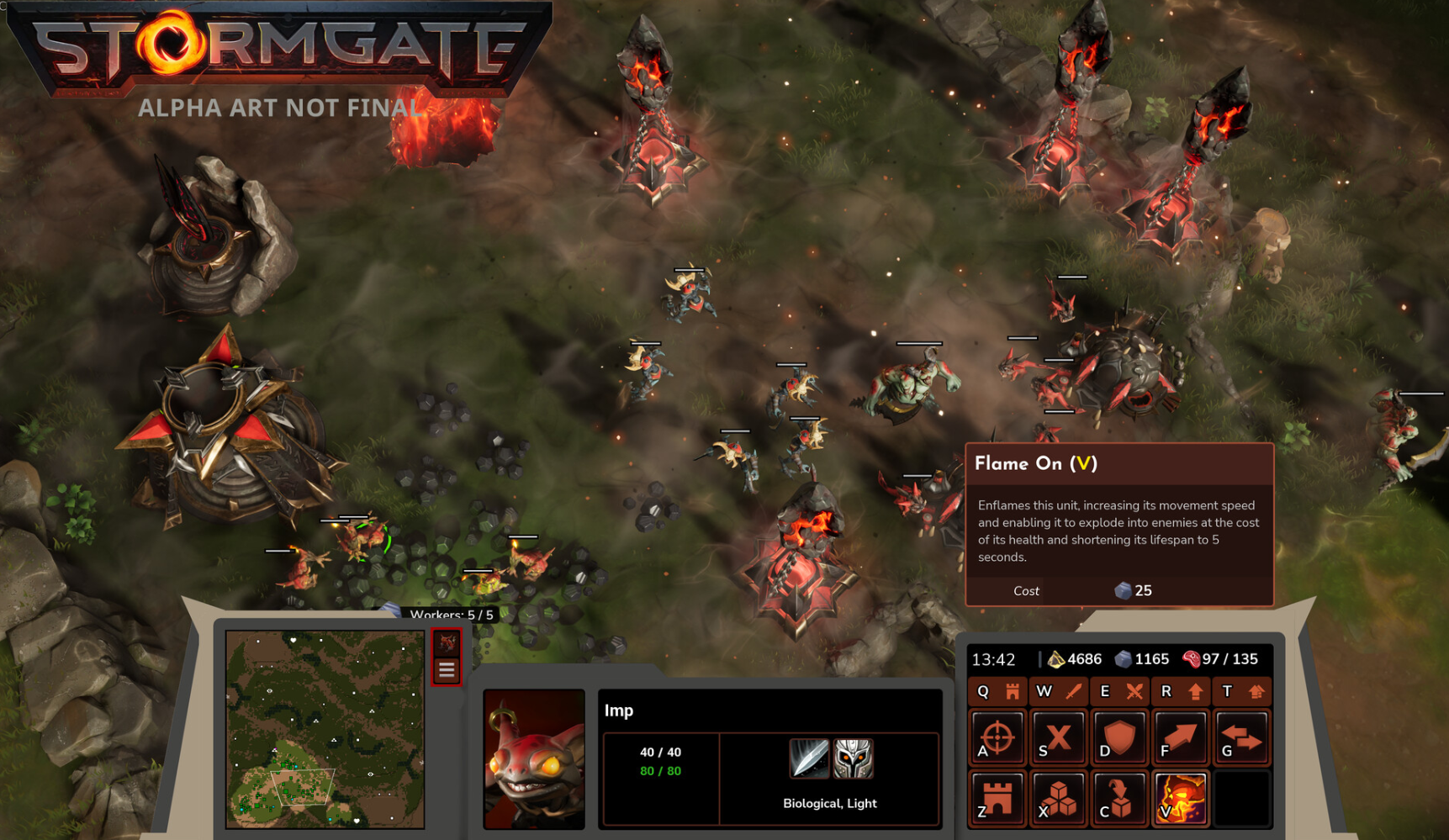Select the Move arrow command
The height and width of the screenshot is (840, 1449).
click(x=1180, y=738)
